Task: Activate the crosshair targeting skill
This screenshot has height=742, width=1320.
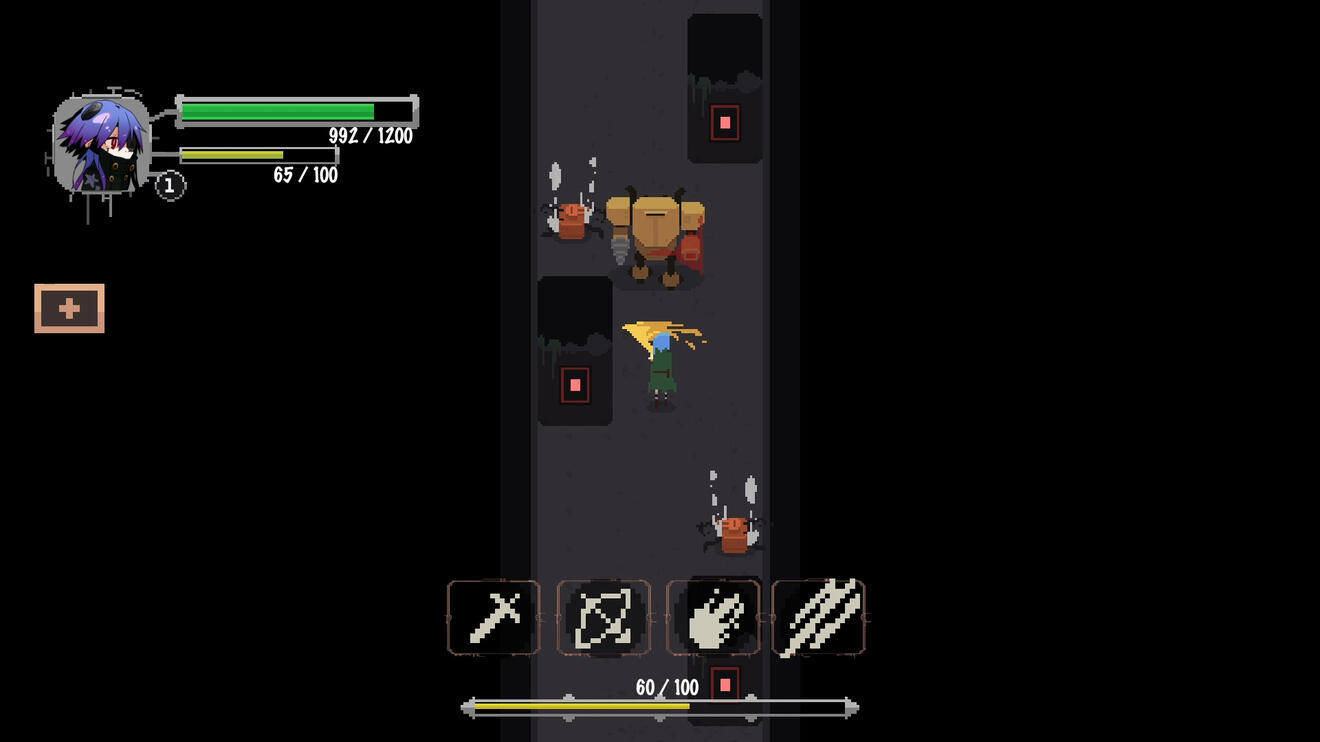Action: click(604, 617)
